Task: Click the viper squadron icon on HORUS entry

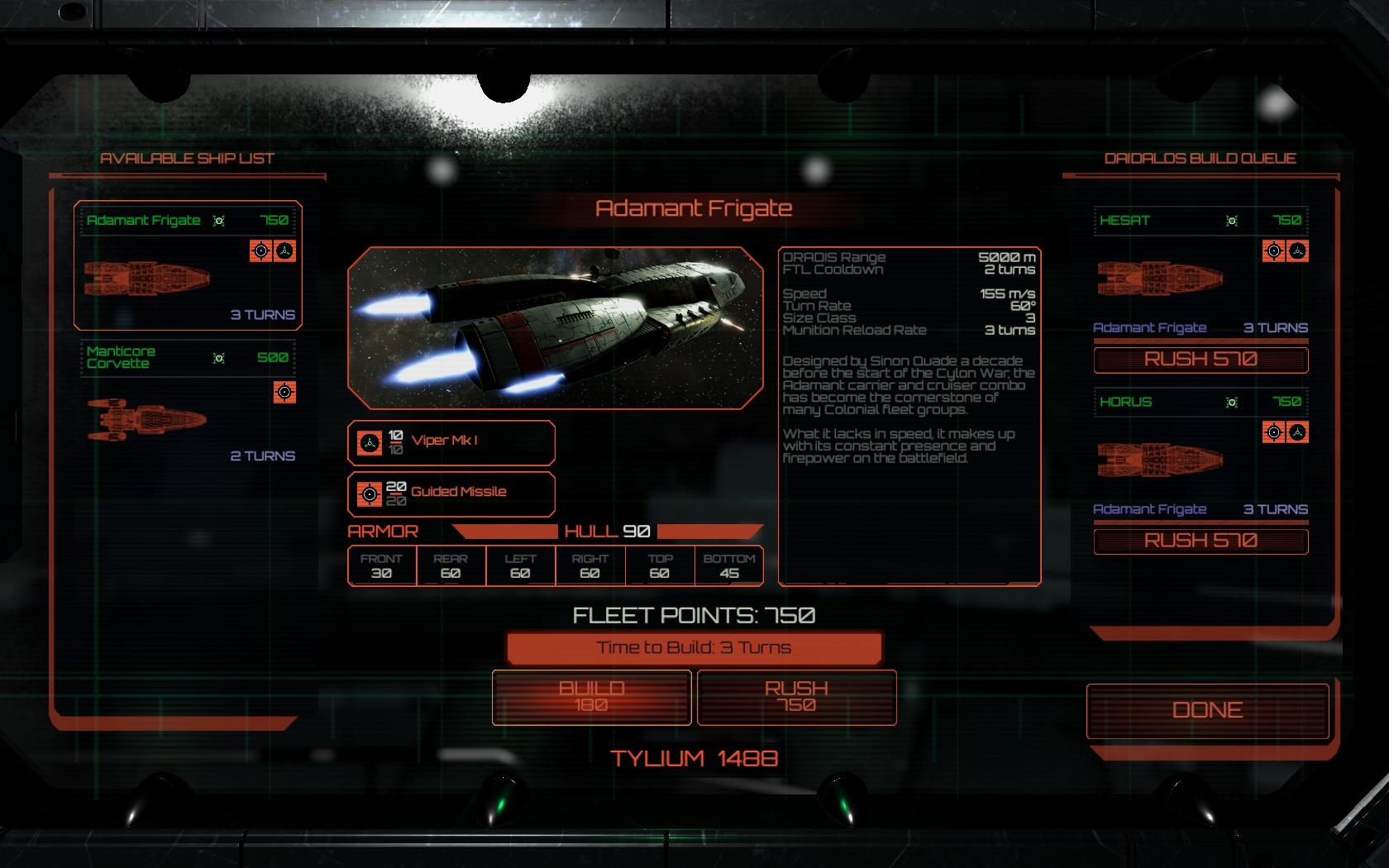Action: [x=1297, y=432]
